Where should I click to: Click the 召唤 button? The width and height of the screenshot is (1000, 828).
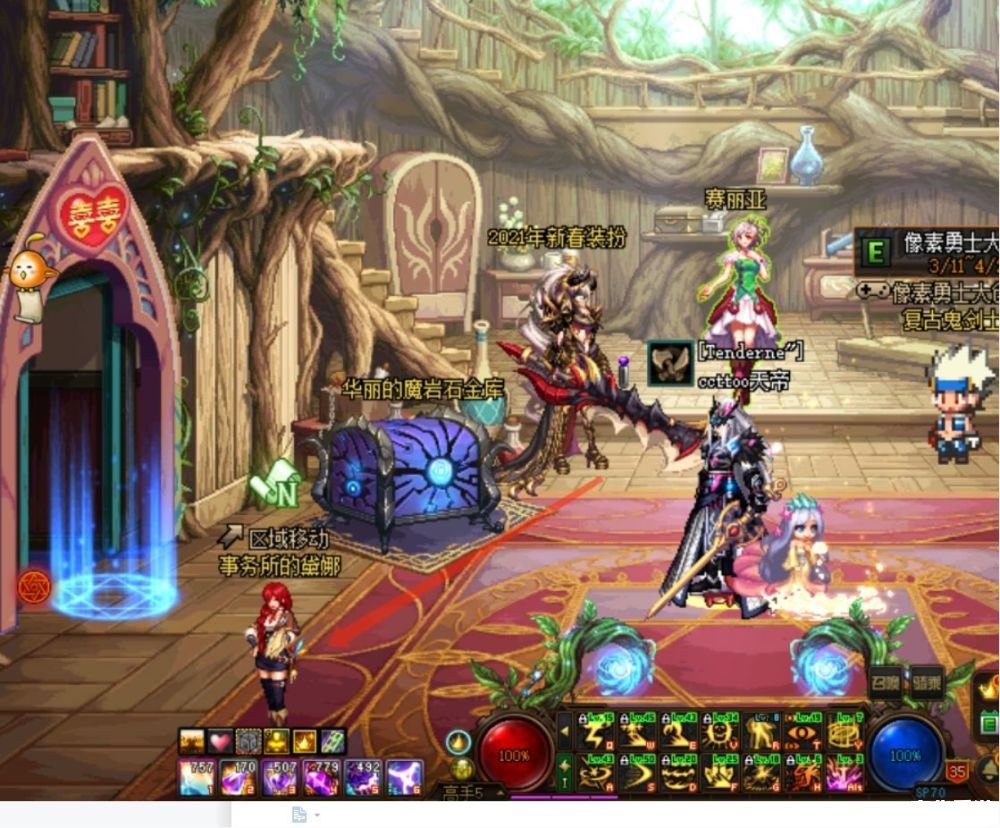pos(885,683)
